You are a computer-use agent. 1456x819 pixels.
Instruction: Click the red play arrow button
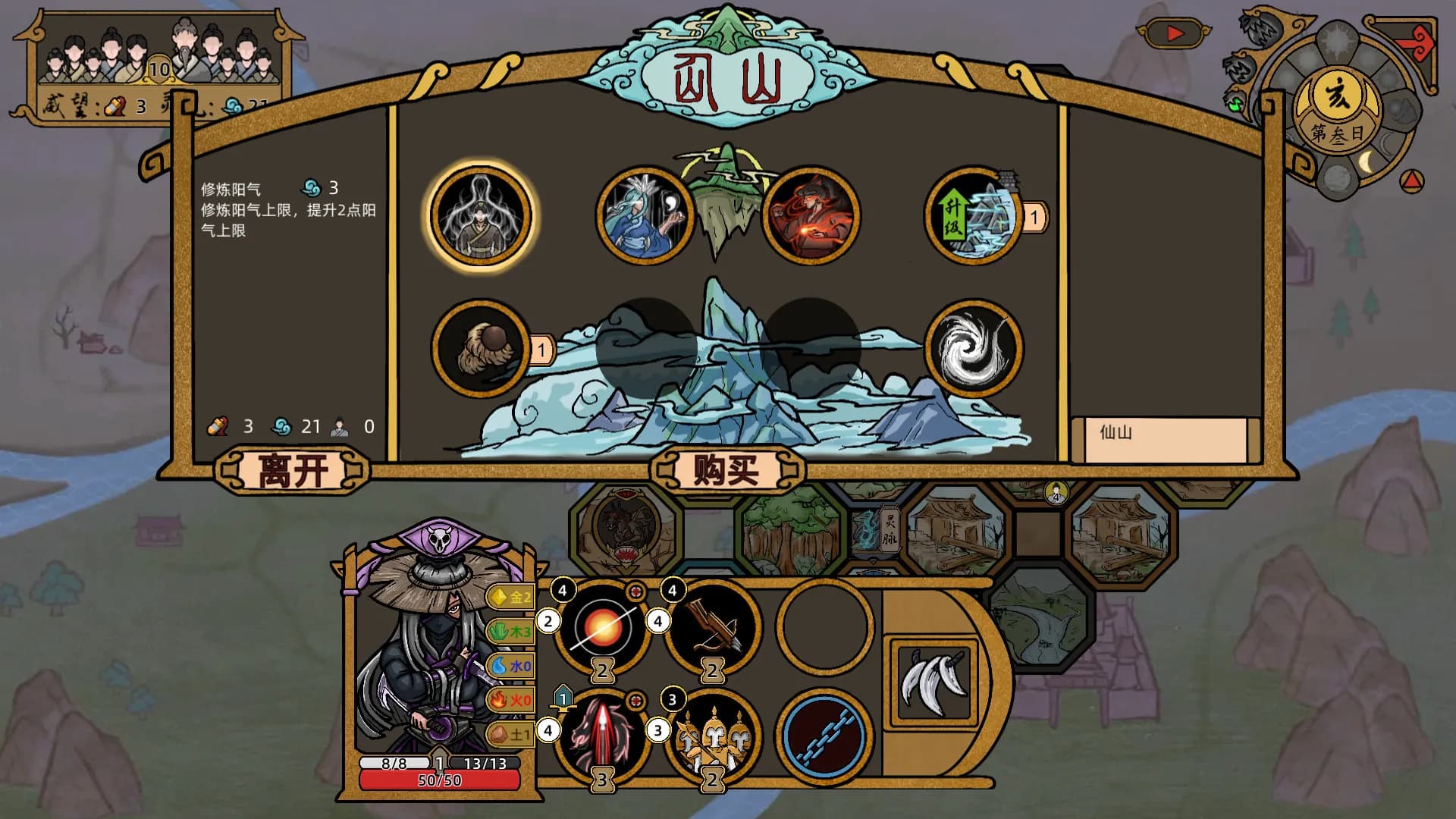[1174, 33]
